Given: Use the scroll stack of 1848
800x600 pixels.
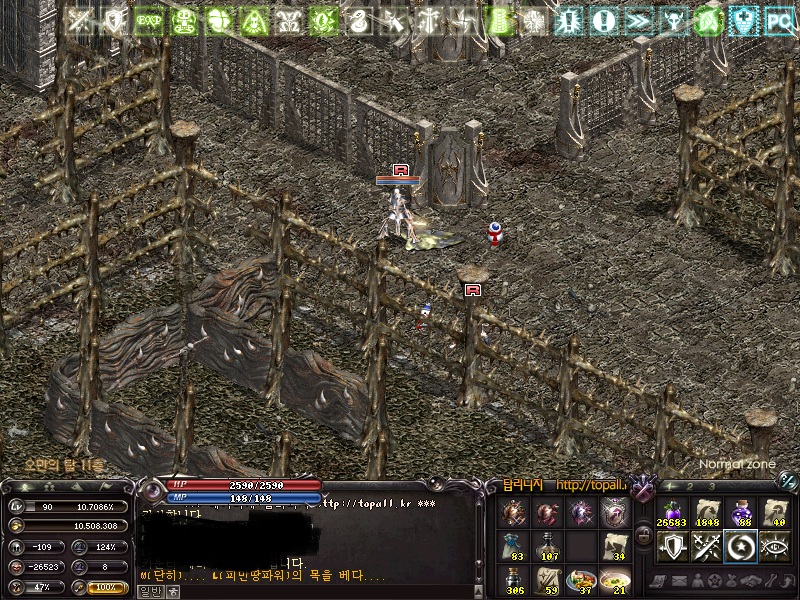Looking at the screenshot, I should (x=707, y=514).
